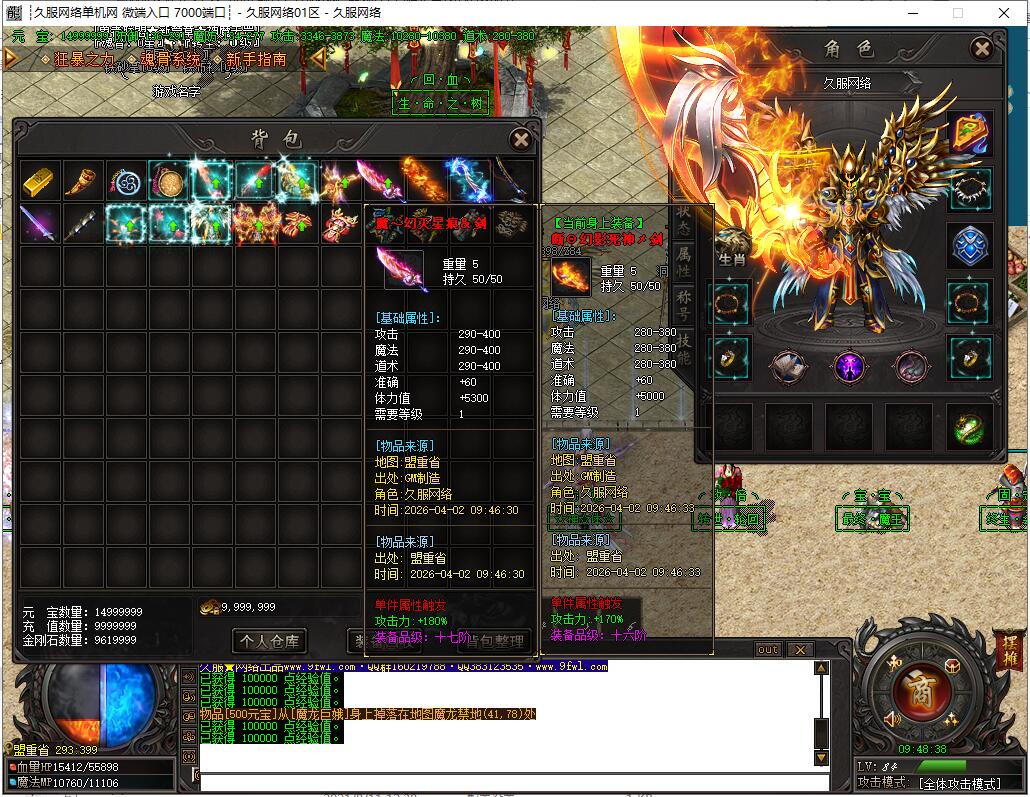Select the green orb equipment slot
1030x797 pixels.
[x=969, y=427]
